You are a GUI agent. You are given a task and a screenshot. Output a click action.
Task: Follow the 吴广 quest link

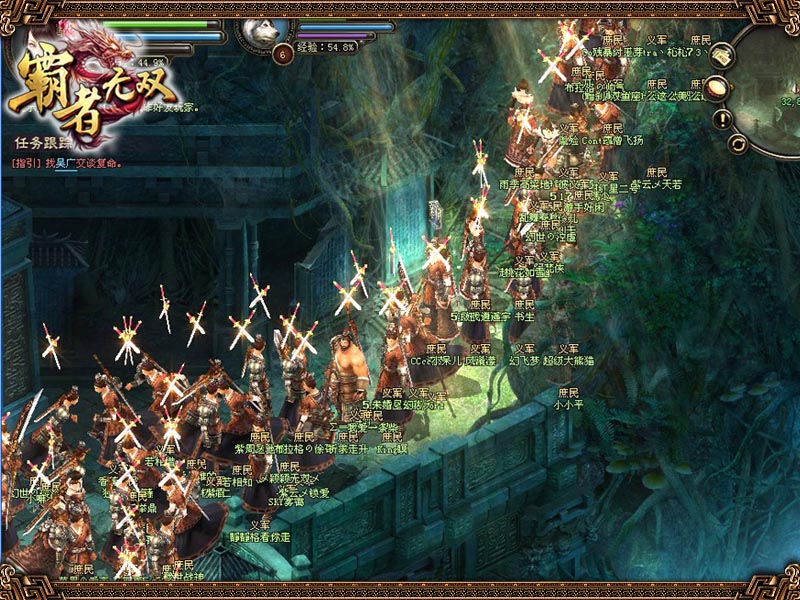(66, 163)
